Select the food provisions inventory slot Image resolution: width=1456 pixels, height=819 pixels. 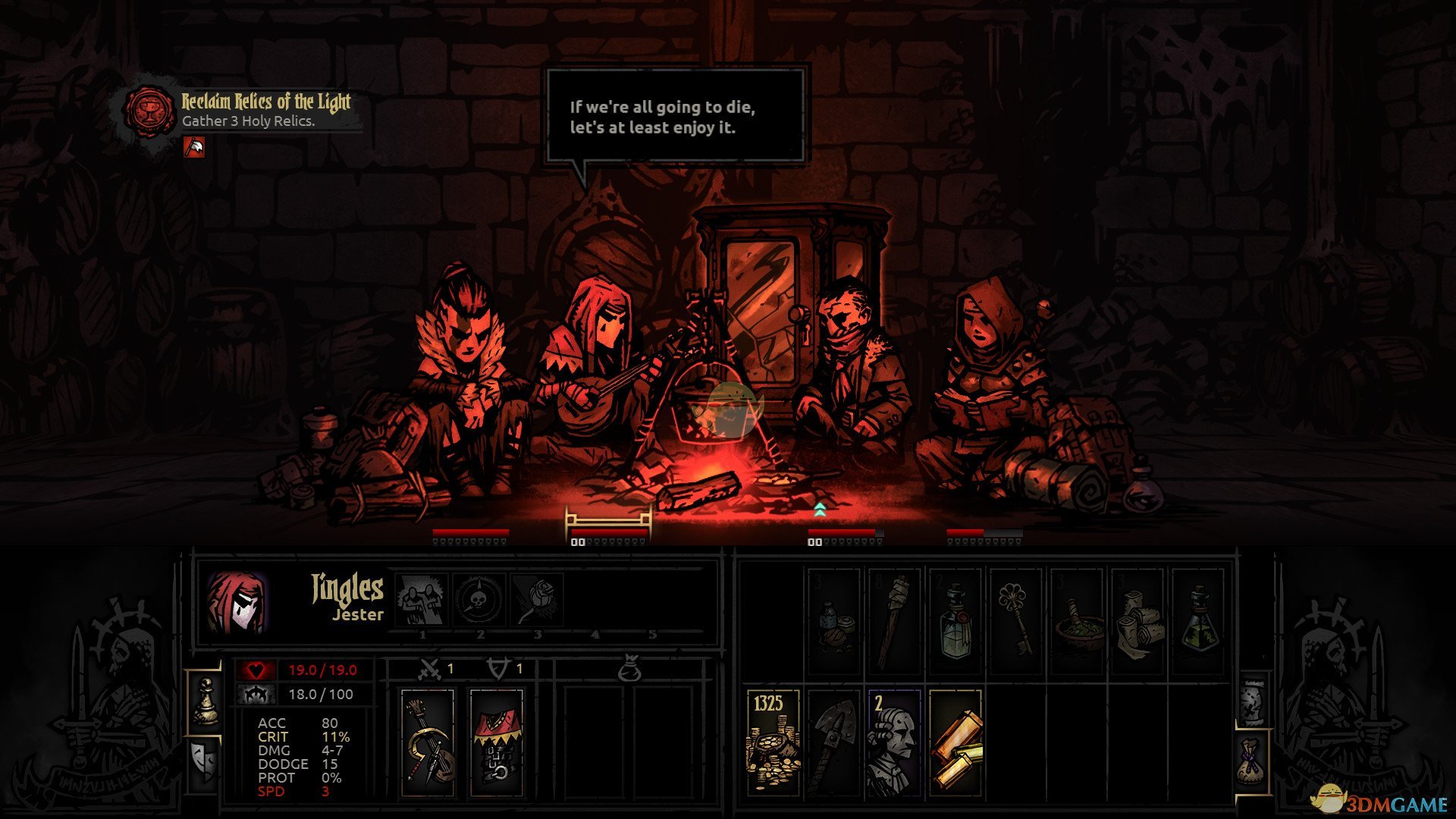coord(834,622)
